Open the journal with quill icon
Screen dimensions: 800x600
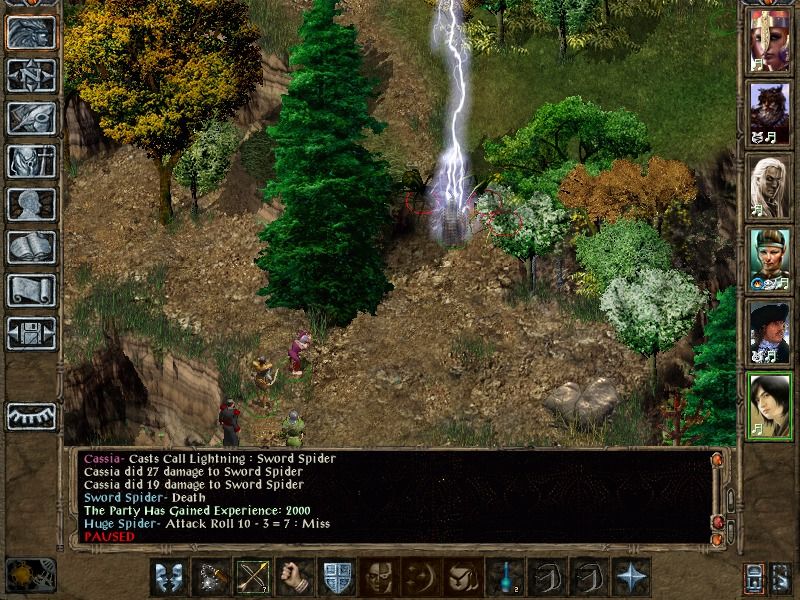tap(31, 118)
